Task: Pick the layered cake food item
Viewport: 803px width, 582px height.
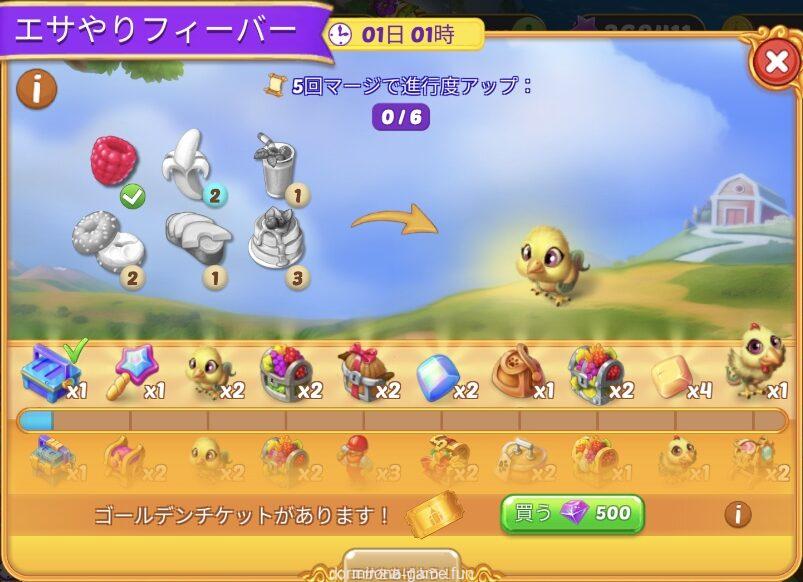Action: tap(275, 238)
